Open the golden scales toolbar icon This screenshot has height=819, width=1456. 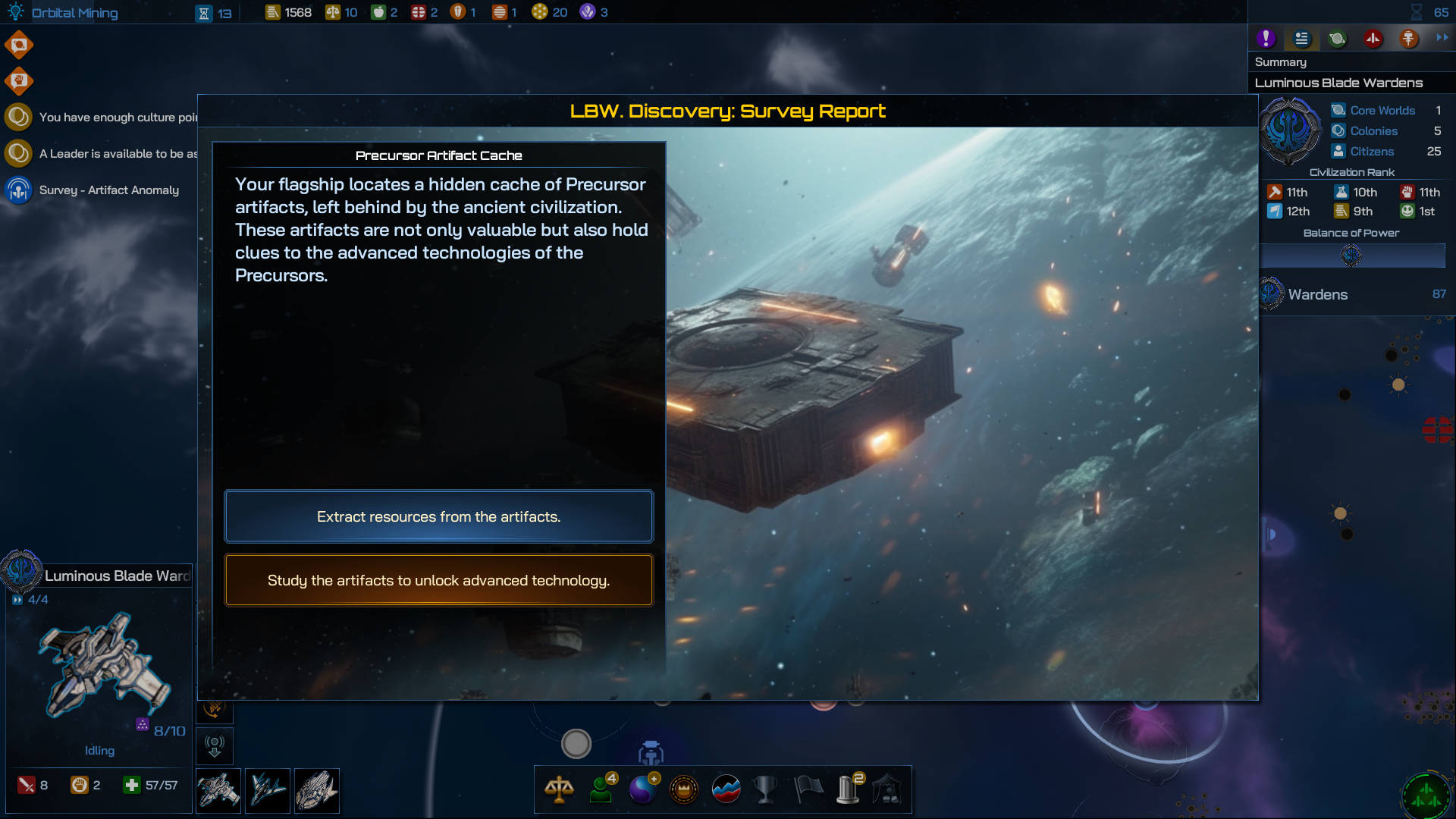[559, 789]
